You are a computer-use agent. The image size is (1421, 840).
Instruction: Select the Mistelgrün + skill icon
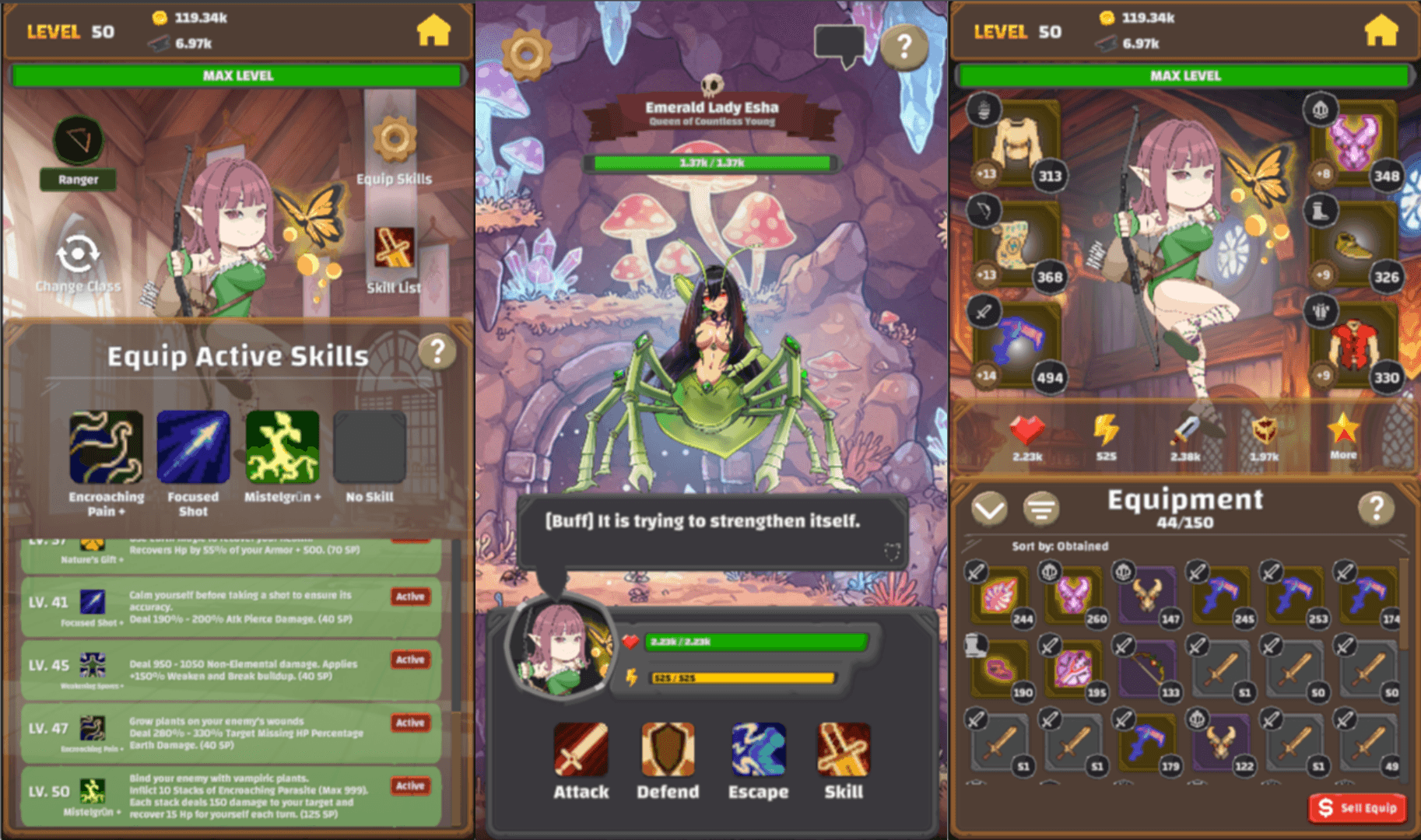pyautogui.click(x=282, y=446)
